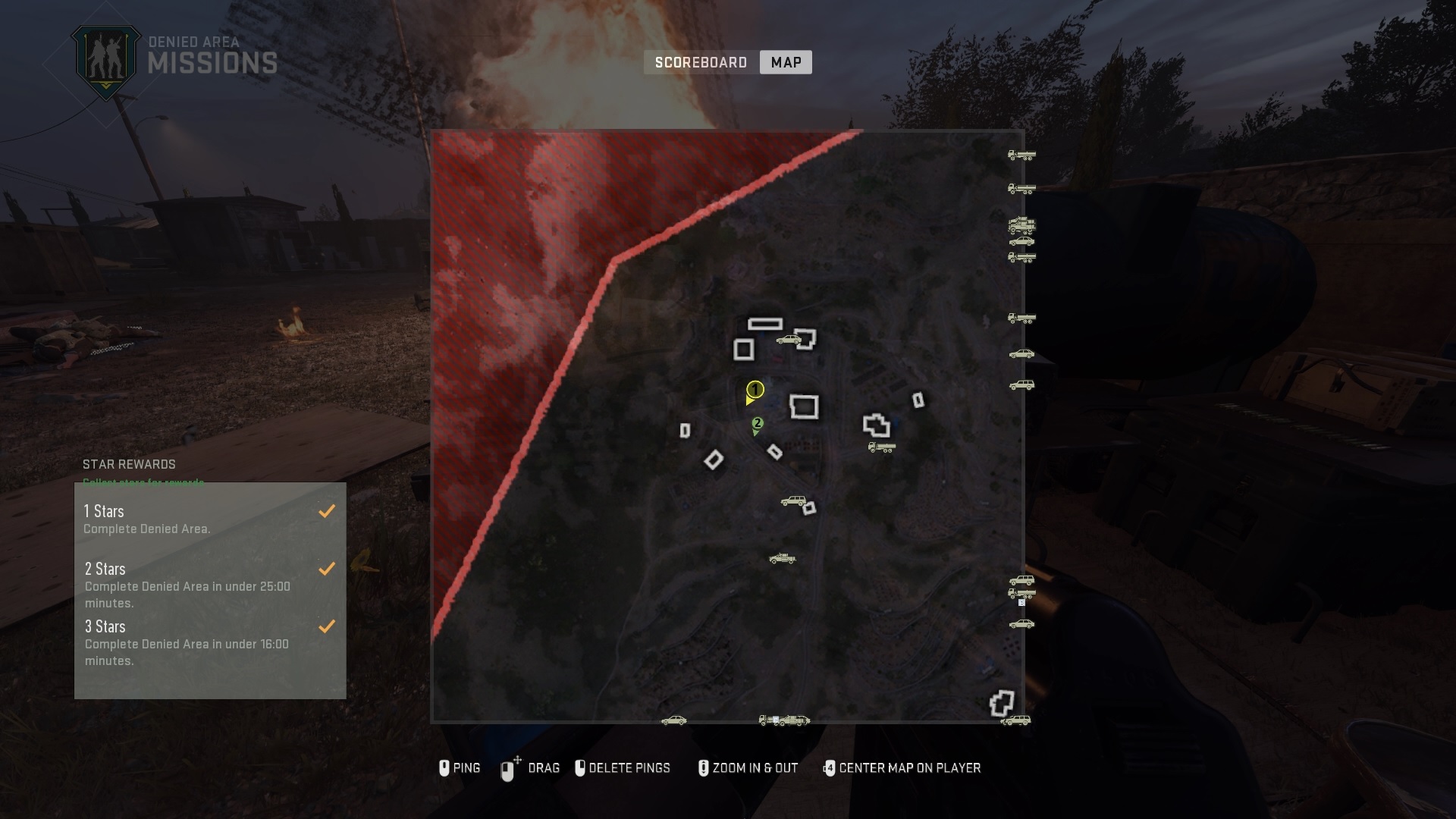Click the 3 Stars completion checkmark
This screenshot has height=819, width=1456.
click(327, 626)
